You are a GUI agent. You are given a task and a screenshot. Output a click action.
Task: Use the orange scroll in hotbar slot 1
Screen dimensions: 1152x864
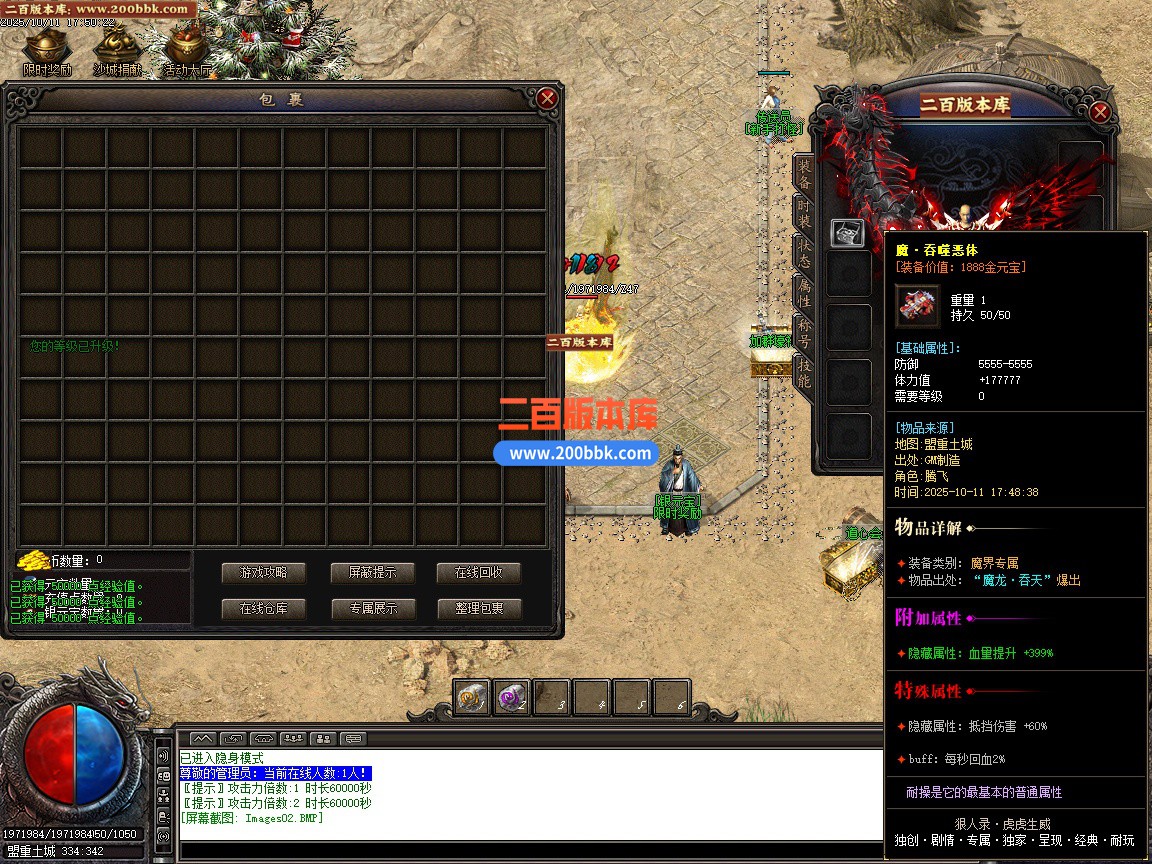click(x=472, y=697)
